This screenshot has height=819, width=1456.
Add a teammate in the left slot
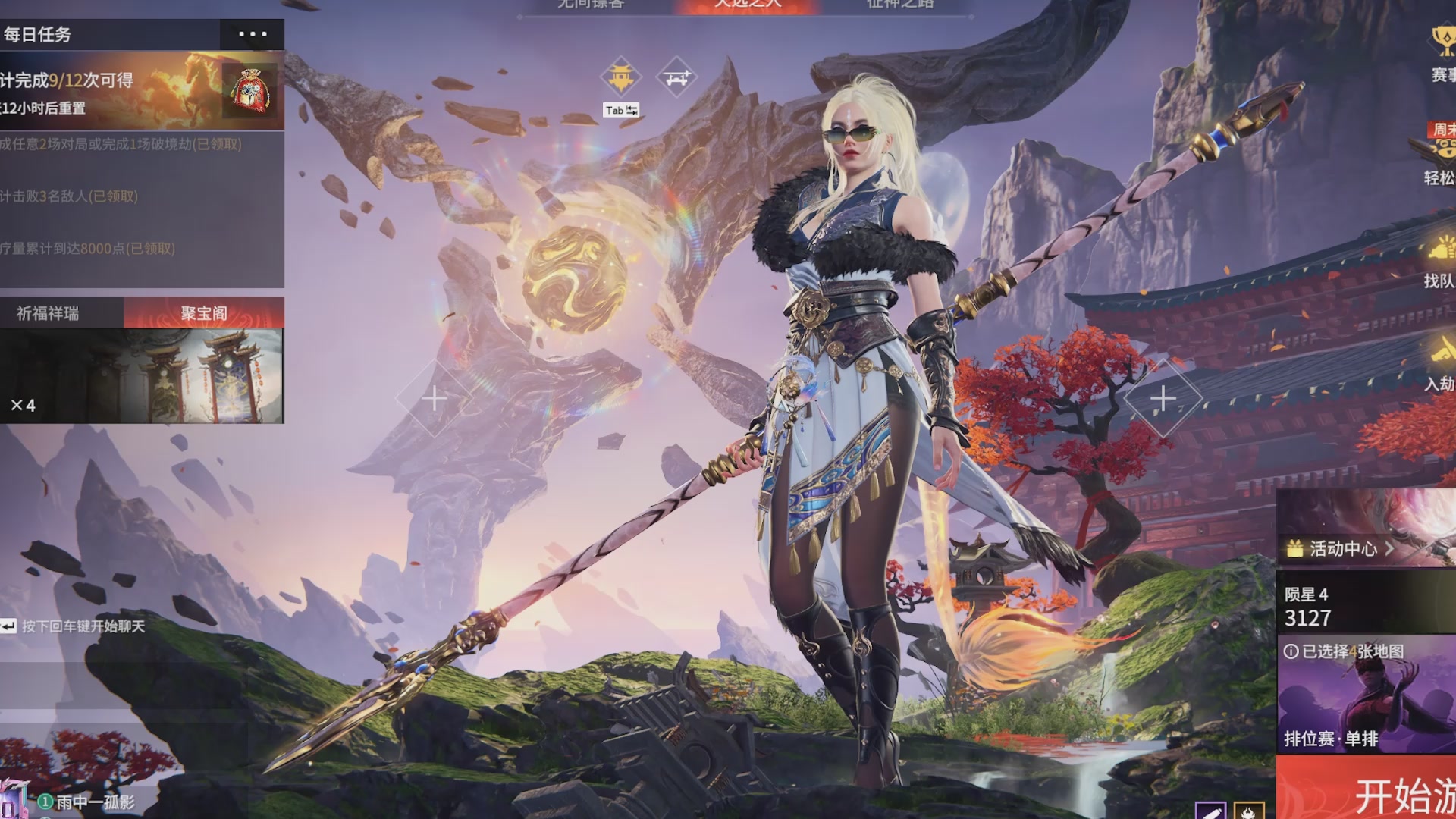434,398
